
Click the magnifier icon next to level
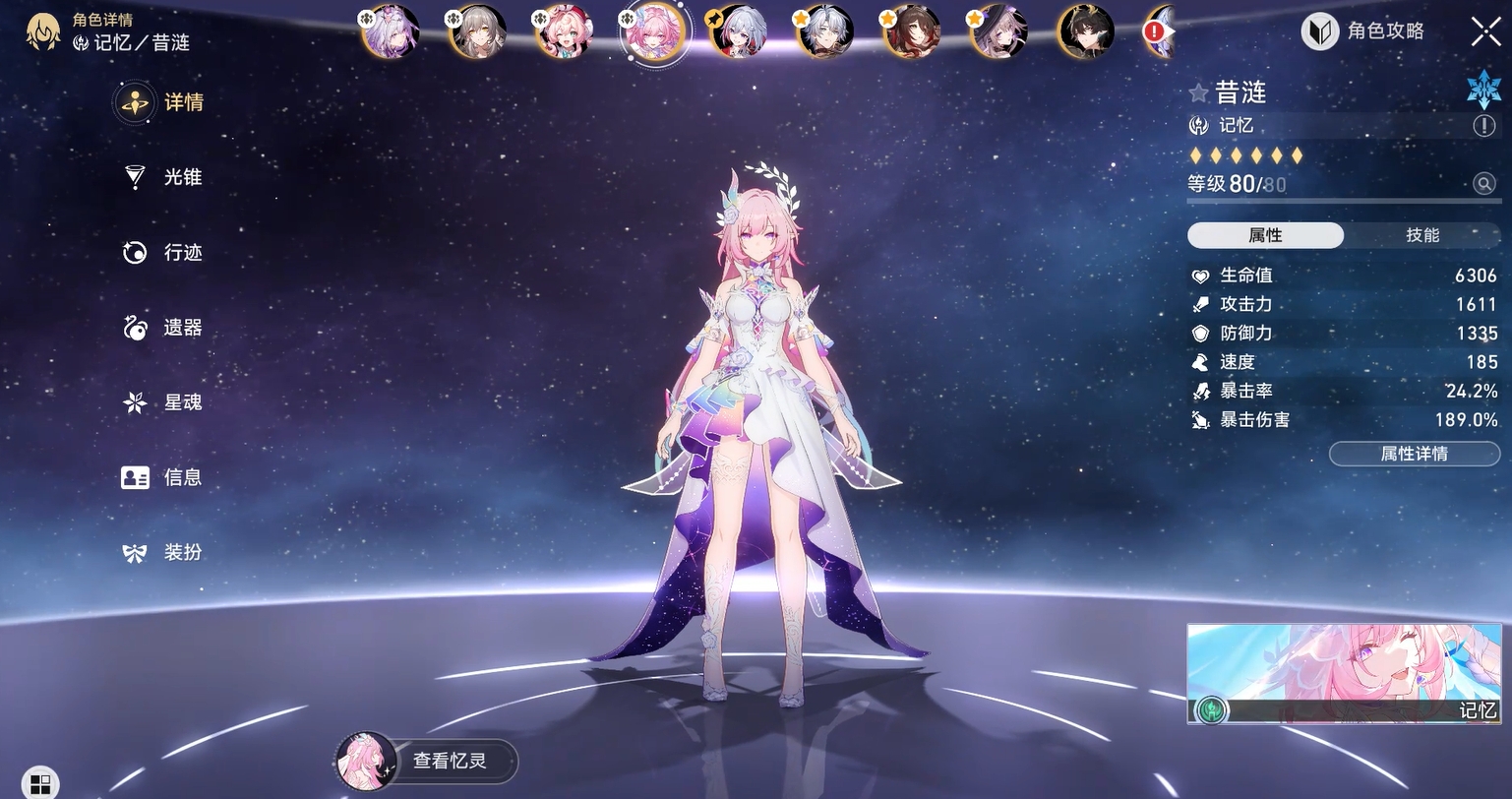pos(1483,184)
